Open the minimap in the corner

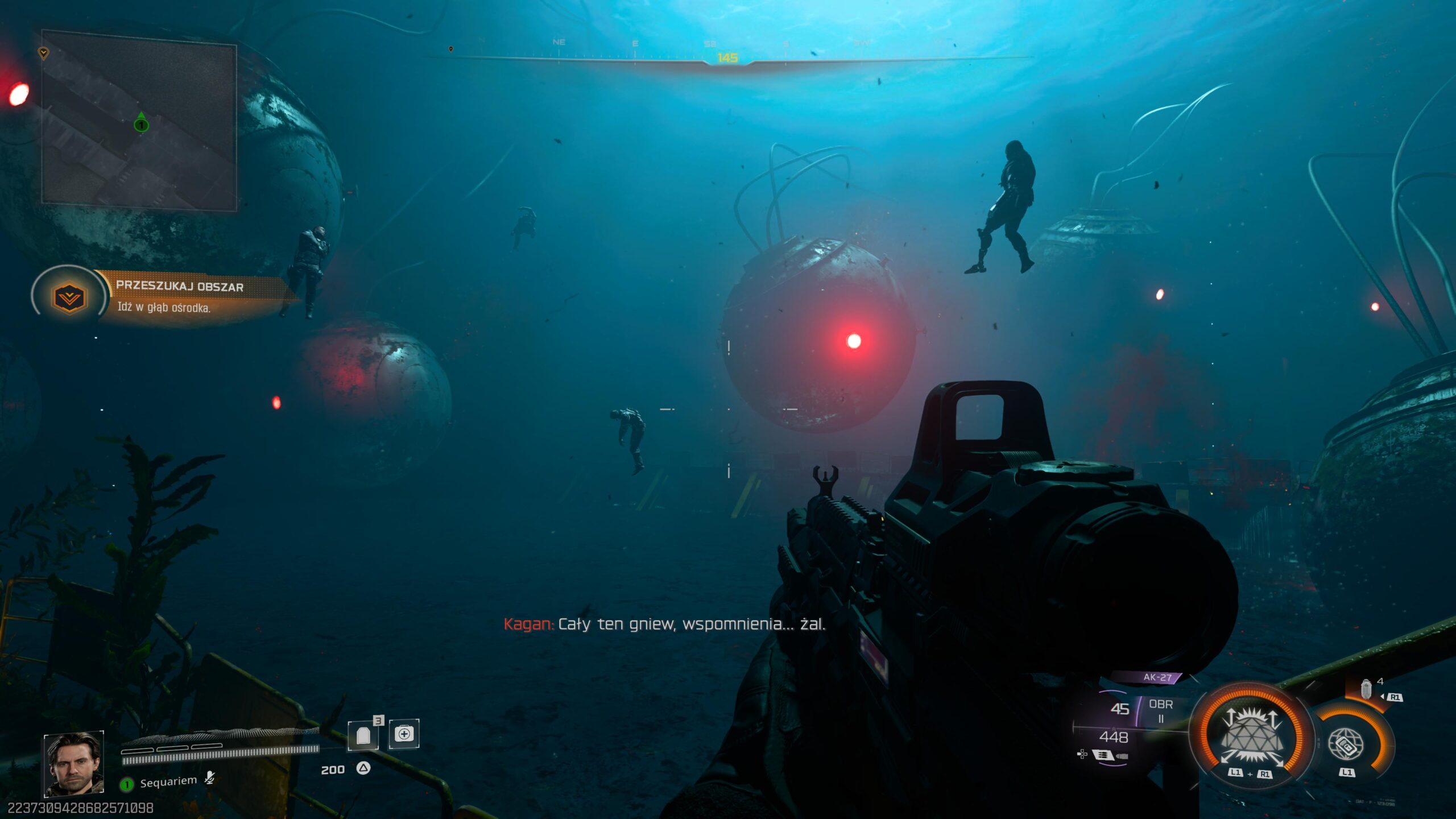pyautogui.click(x=139, y=121)
